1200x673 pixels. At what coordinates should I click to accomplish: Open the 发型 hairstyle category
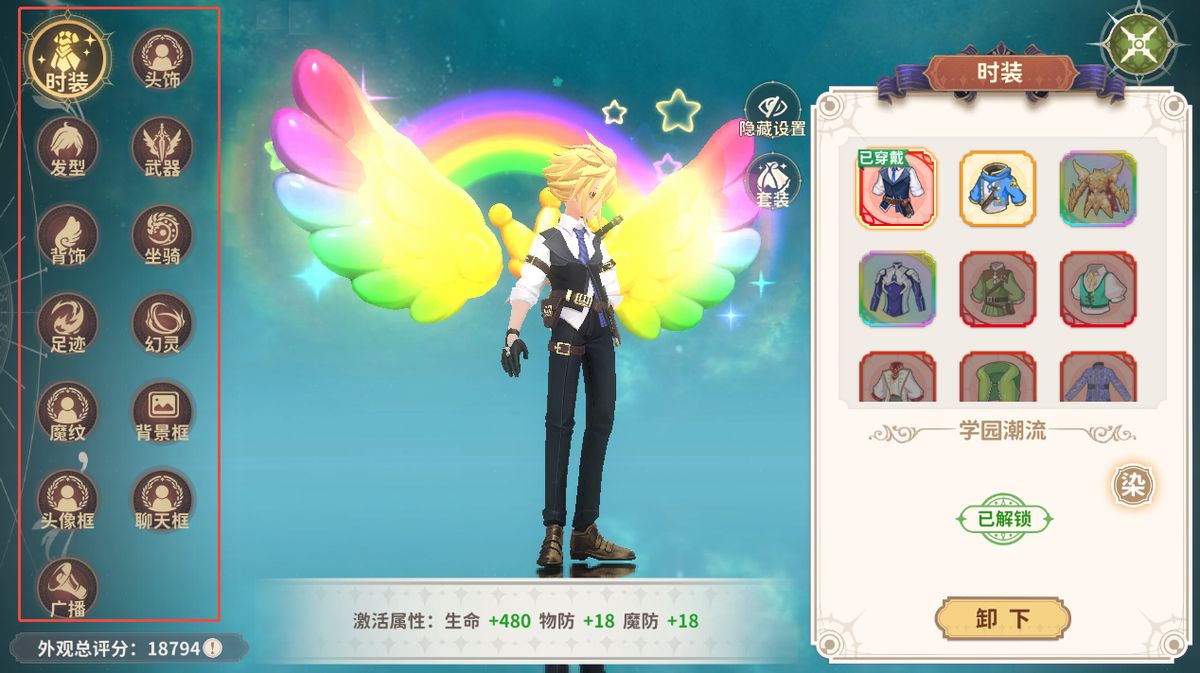68,147
